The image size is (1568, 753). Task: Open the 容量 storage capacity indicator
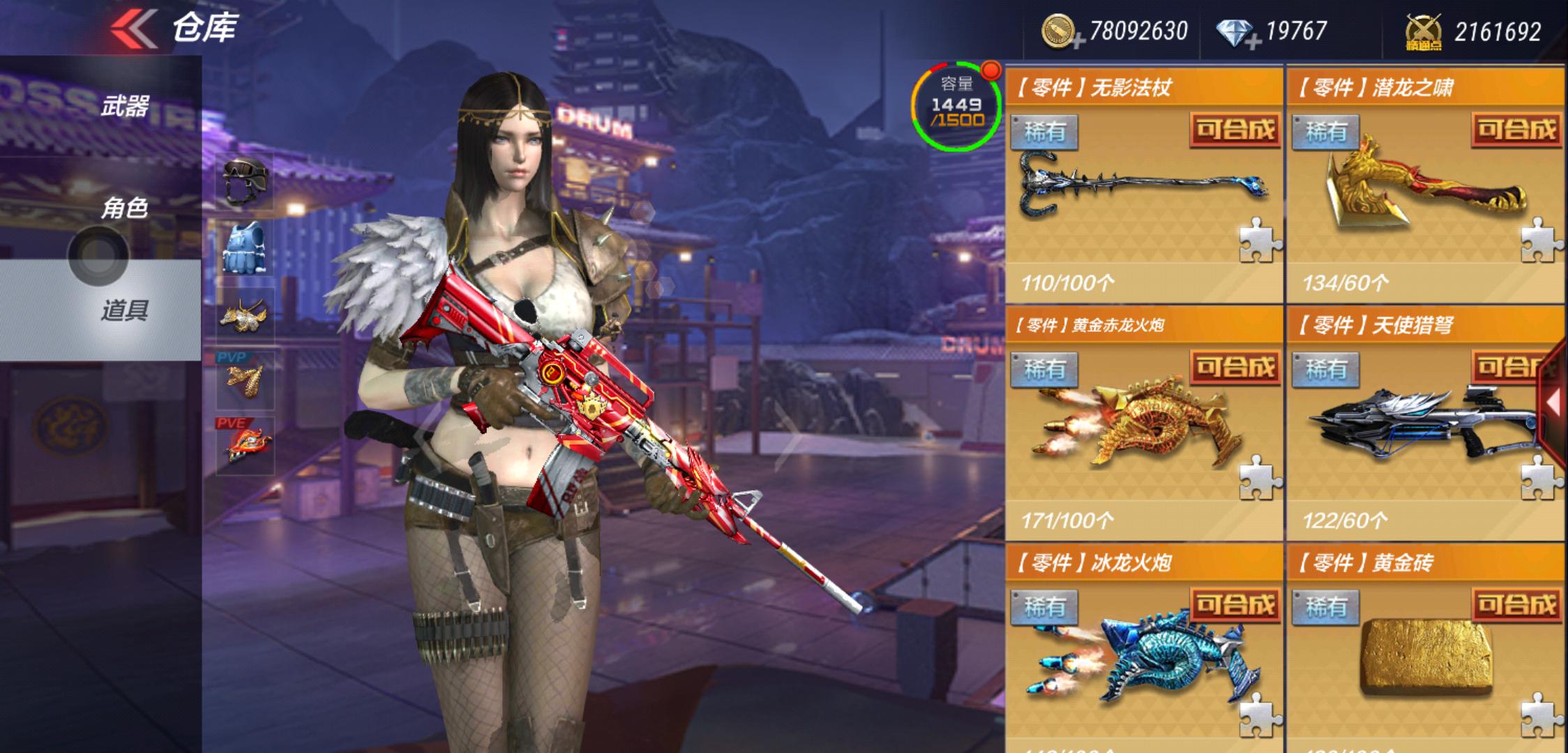(957, 106)
